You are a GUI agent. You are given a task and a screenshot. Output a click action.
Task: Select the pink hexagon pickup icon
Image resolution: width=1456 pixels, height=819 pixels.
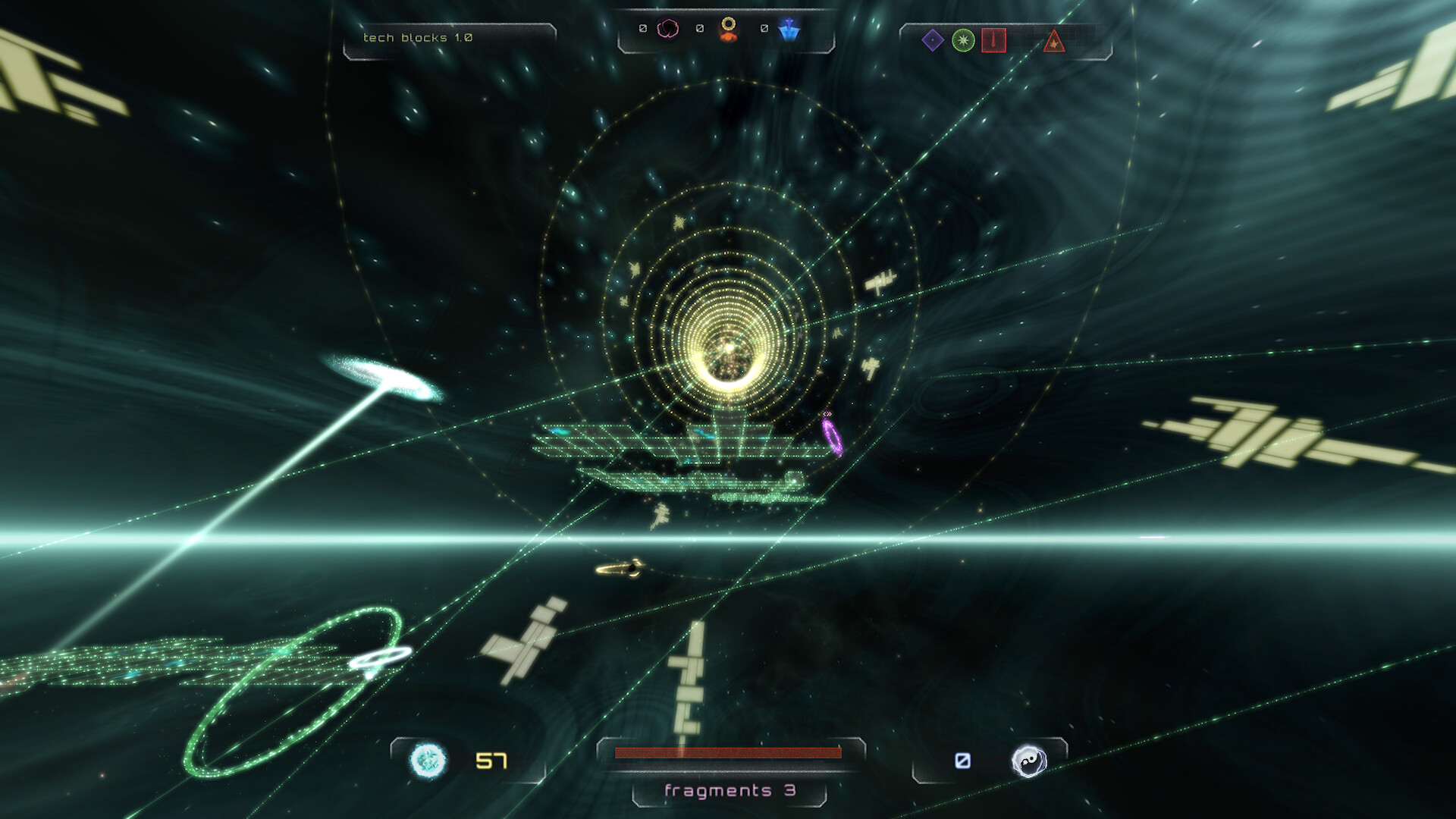pyautogui.click(x=668, y=29)
